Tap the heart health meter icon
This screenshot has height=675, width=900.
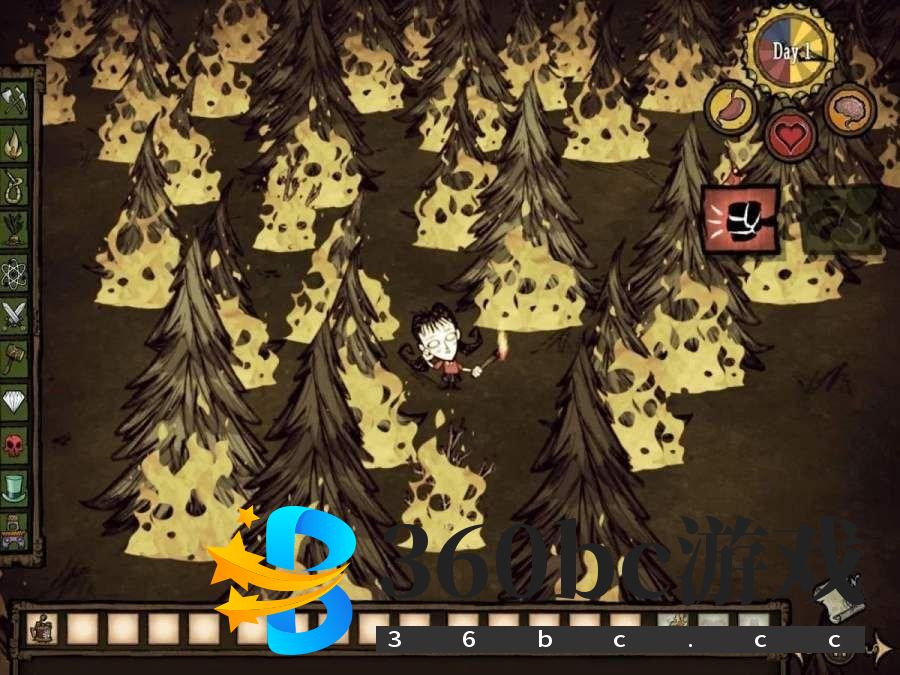[790, 134]
